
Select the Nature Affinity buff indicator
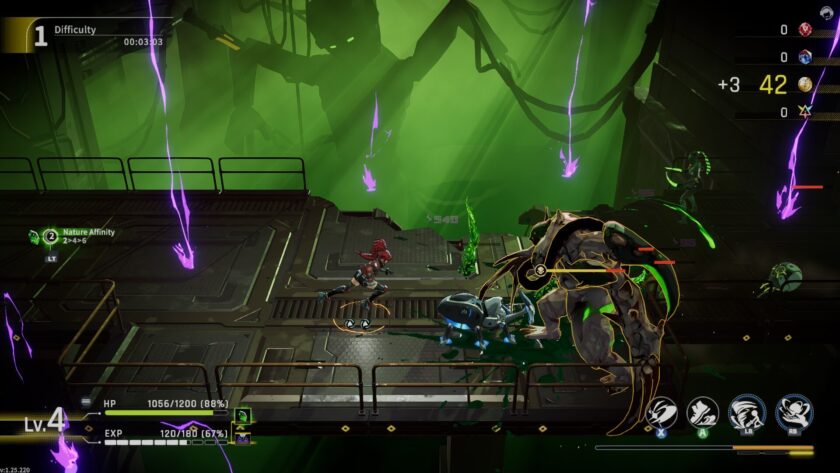[50, 237]
